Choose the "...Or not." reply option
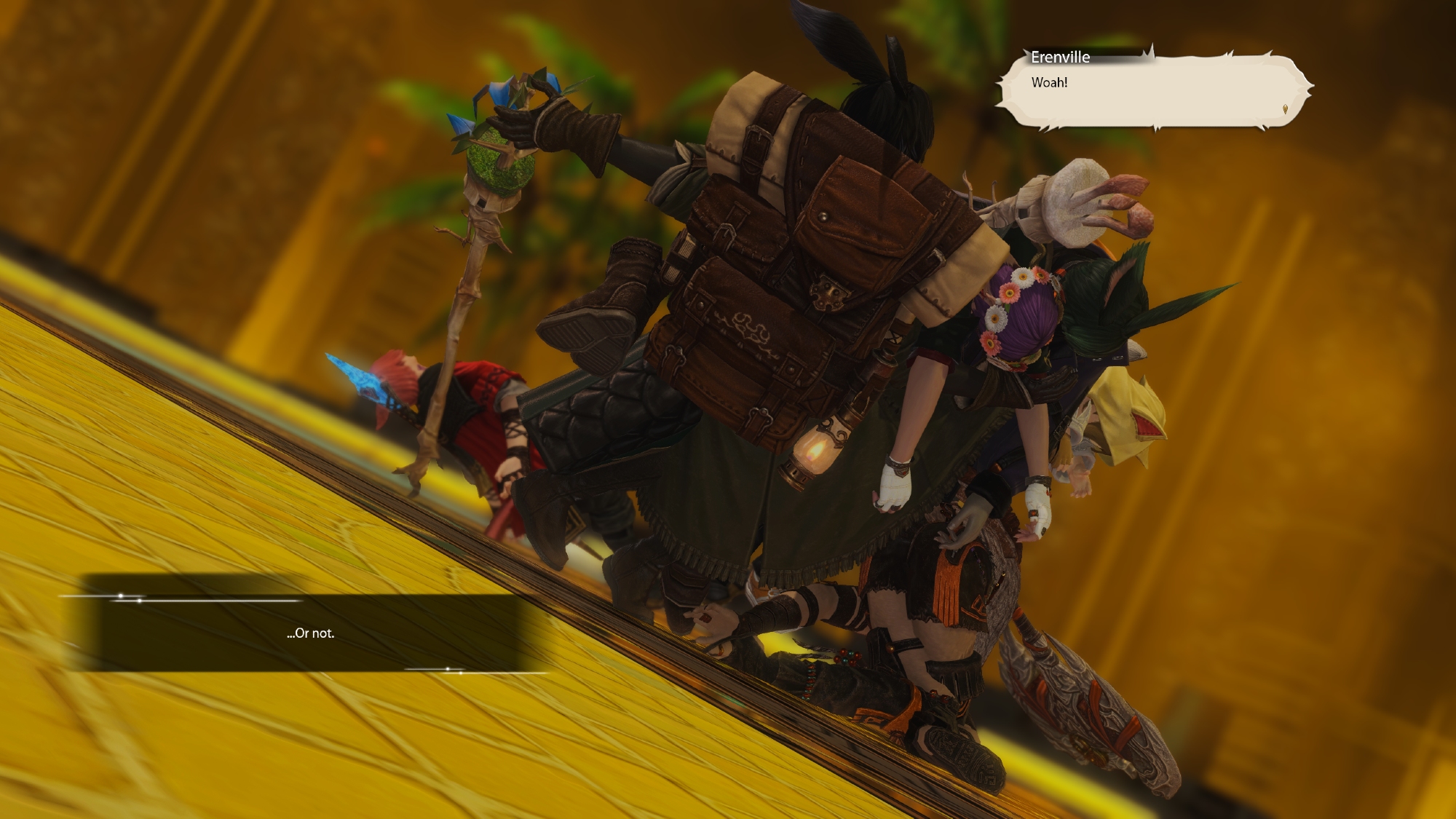This screenshot has width=1456, height=819. coord(311,633)
